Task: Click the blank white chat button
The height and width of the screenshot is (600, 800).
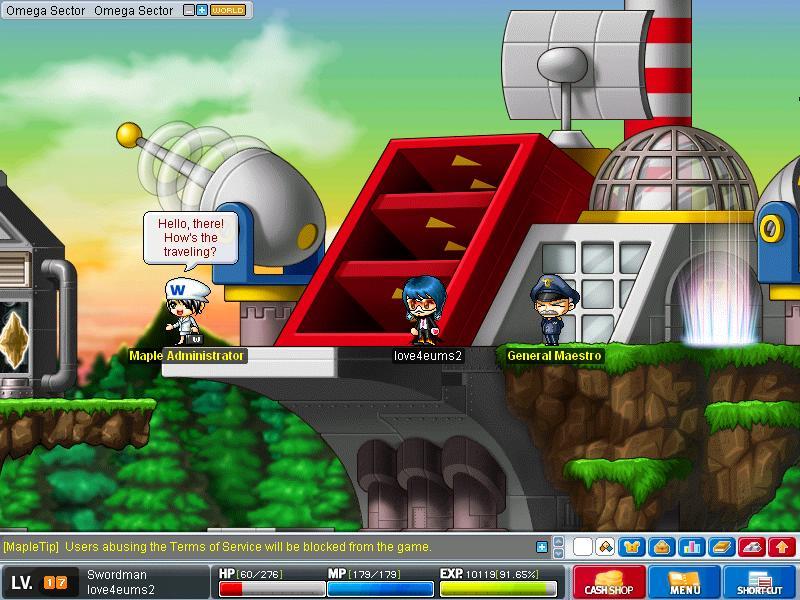Action: coord(582,547)
